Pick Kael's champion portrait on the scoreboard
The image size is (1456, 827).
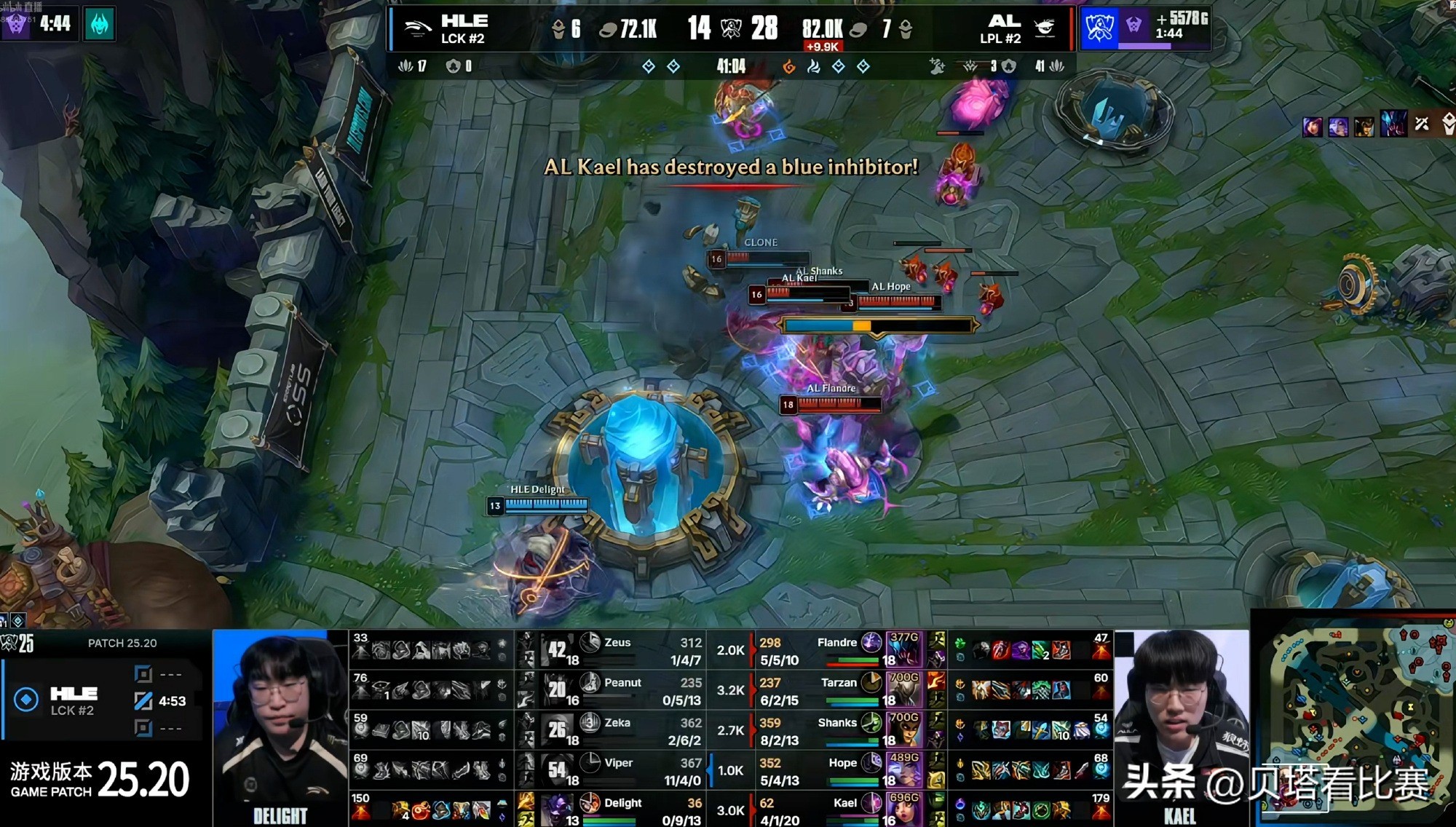[x=903, y=809]
